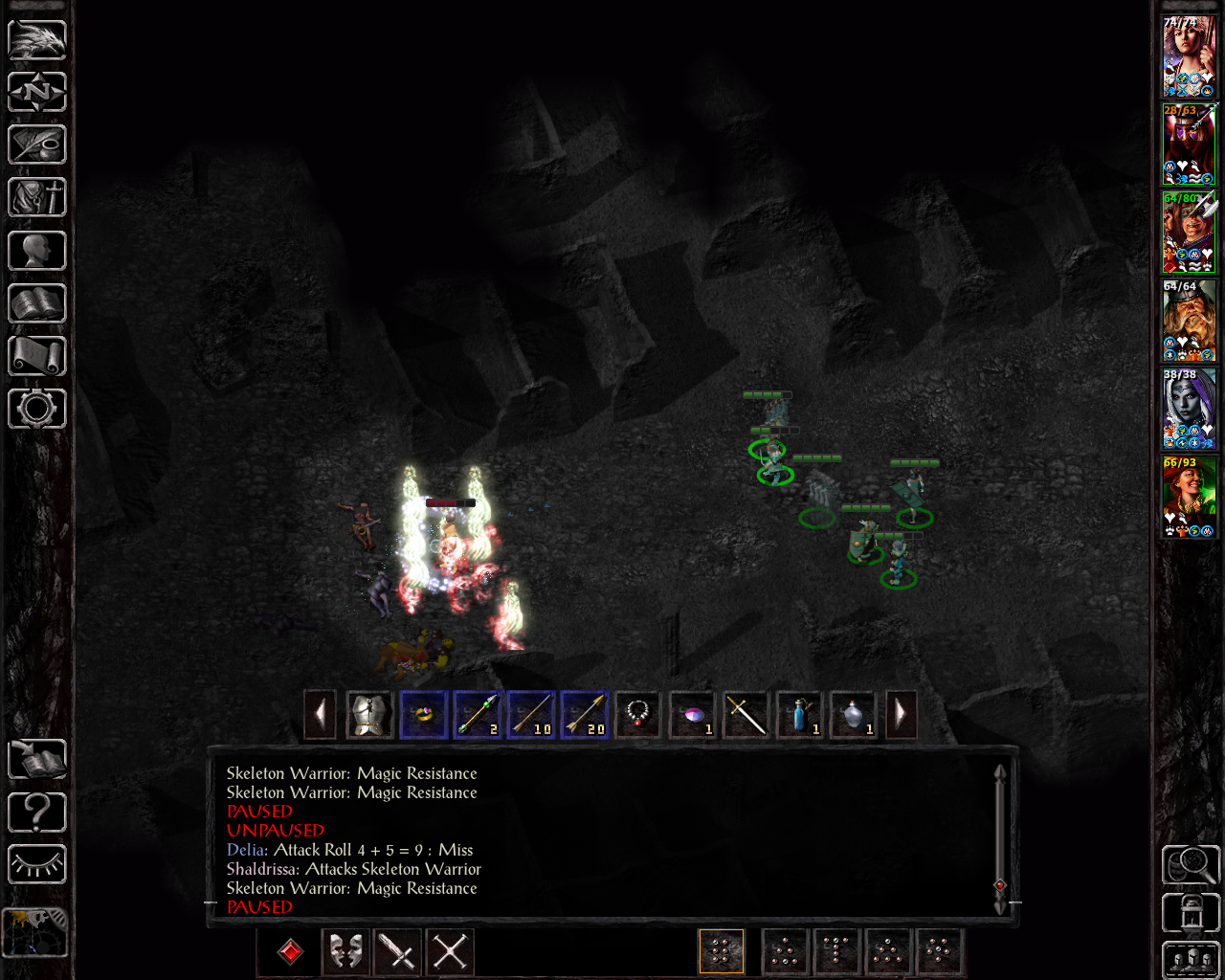Viewport: 1225px width, 980px height.
Task: Use the blue potion bottle slot
Action: [x=799, y=714]
